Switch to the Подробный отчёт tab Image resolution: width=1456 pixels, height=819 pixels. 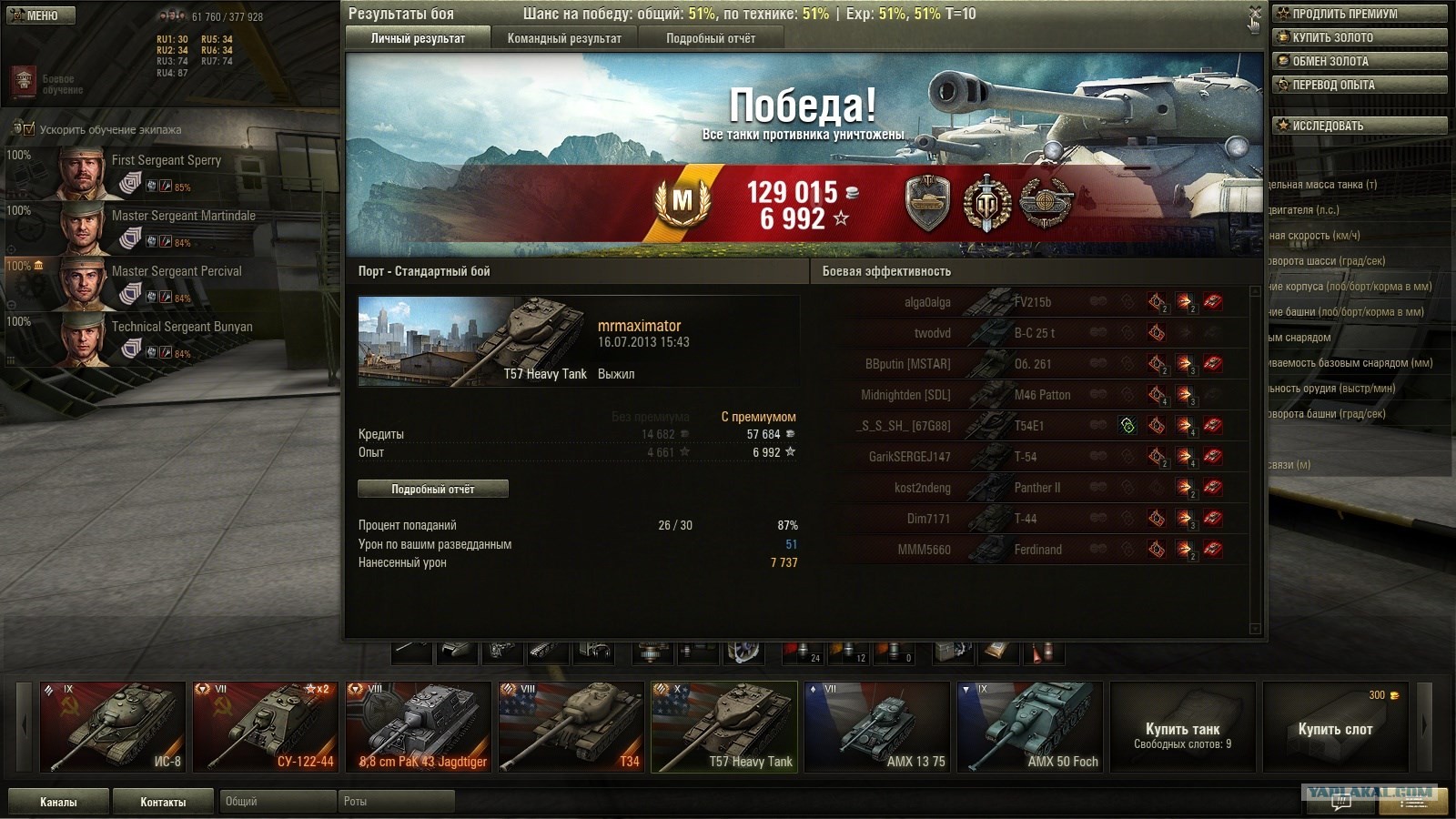[x=711, y=38]
